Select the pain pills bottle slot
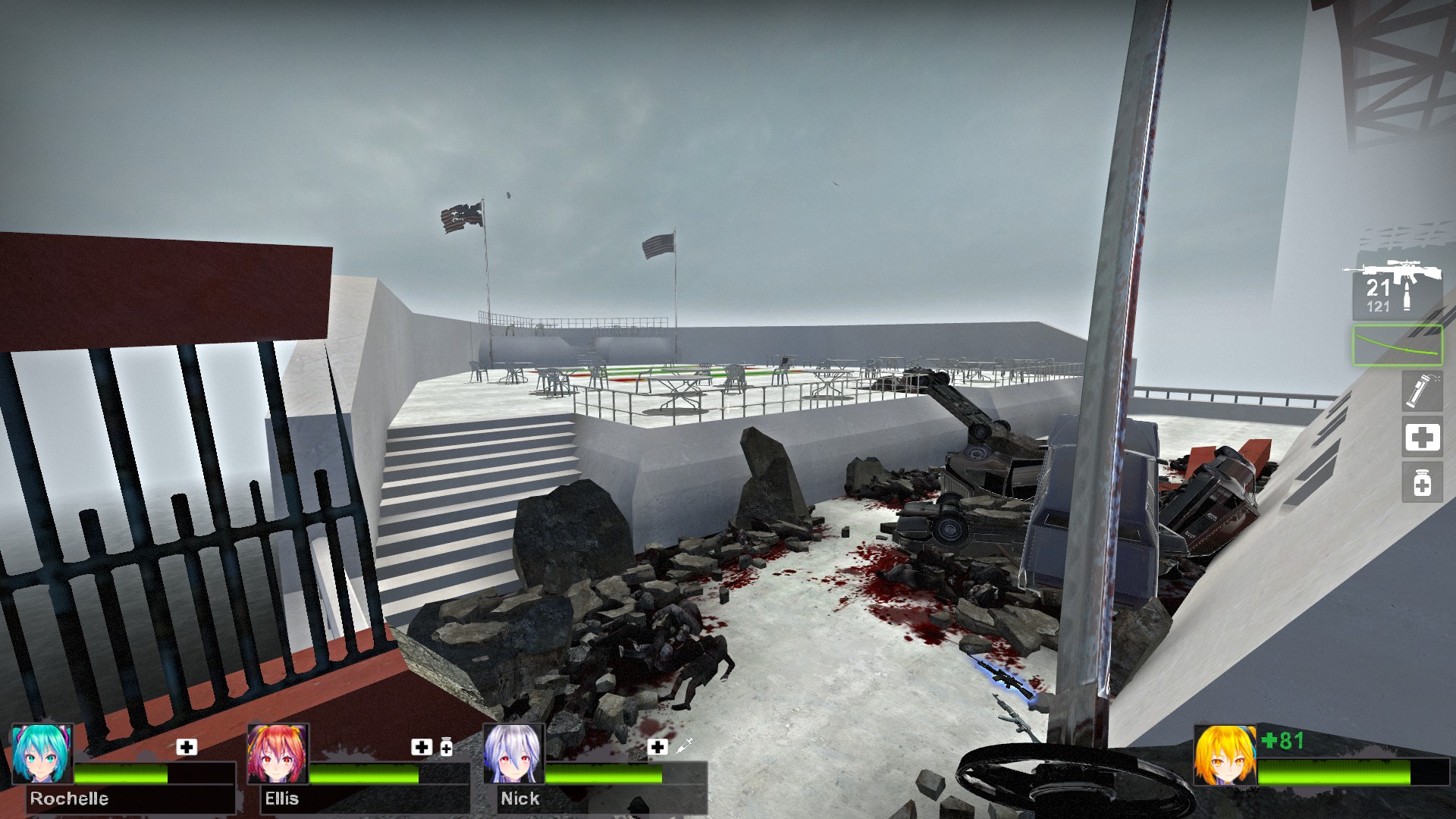Screen dimensions: 1456x819 [x=1422, y=483]
